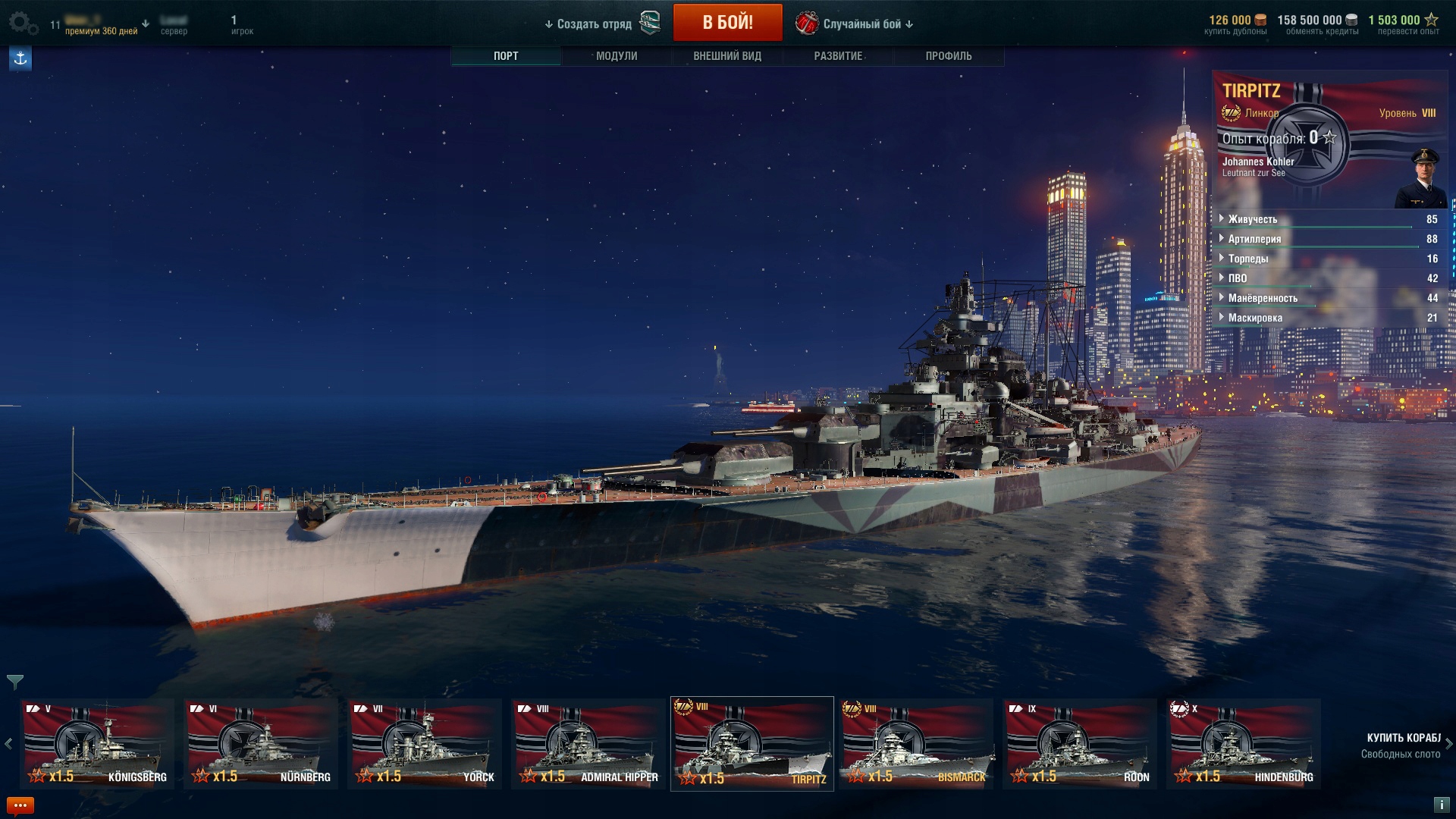Expand the Живучесть survivability stats
The image size is (1456, 819).
point(1252,219)
